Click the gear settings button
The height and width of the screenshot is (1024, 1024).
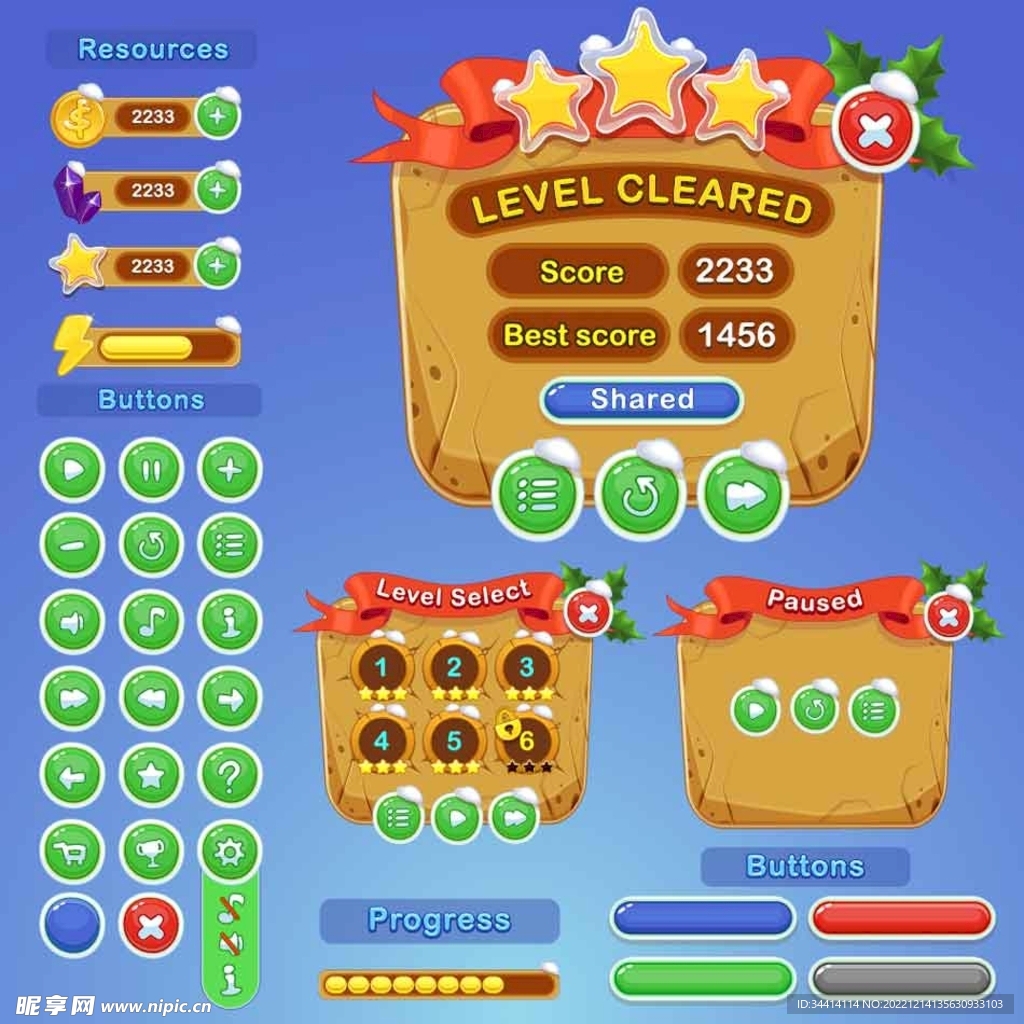click(x=230, y=851)
